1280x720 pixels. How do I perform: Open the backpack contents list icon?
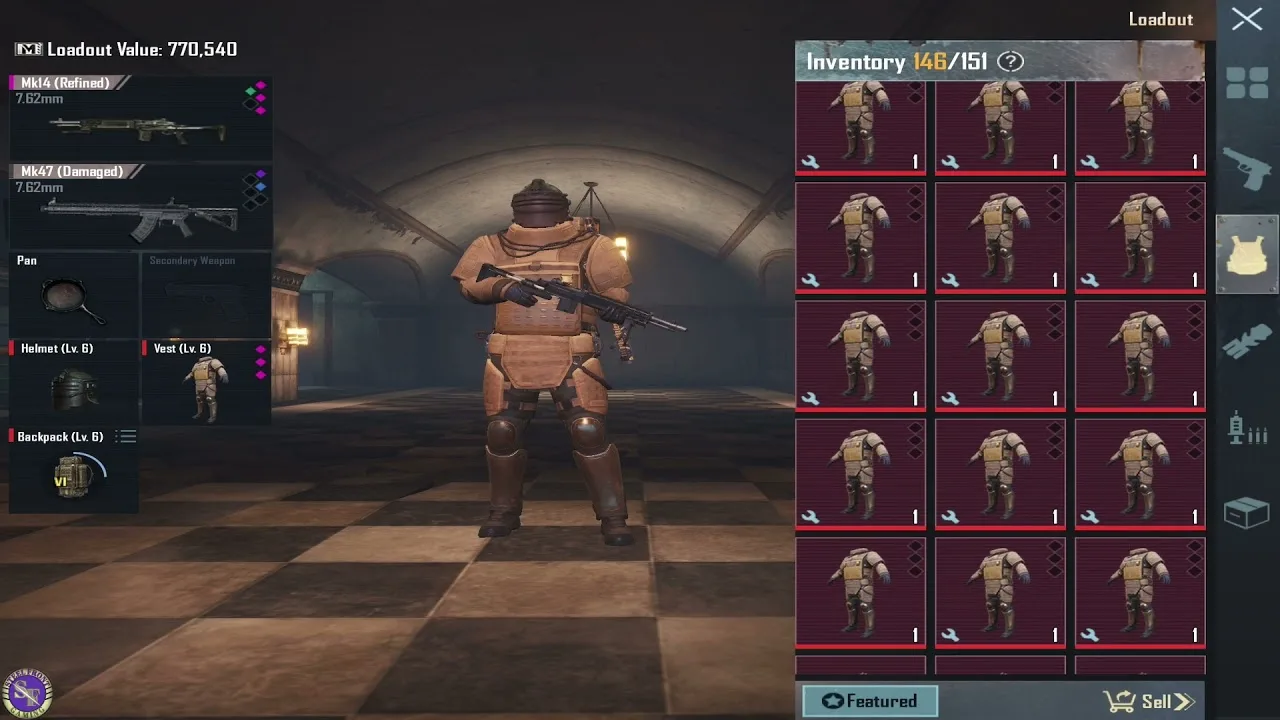point(126,437)
